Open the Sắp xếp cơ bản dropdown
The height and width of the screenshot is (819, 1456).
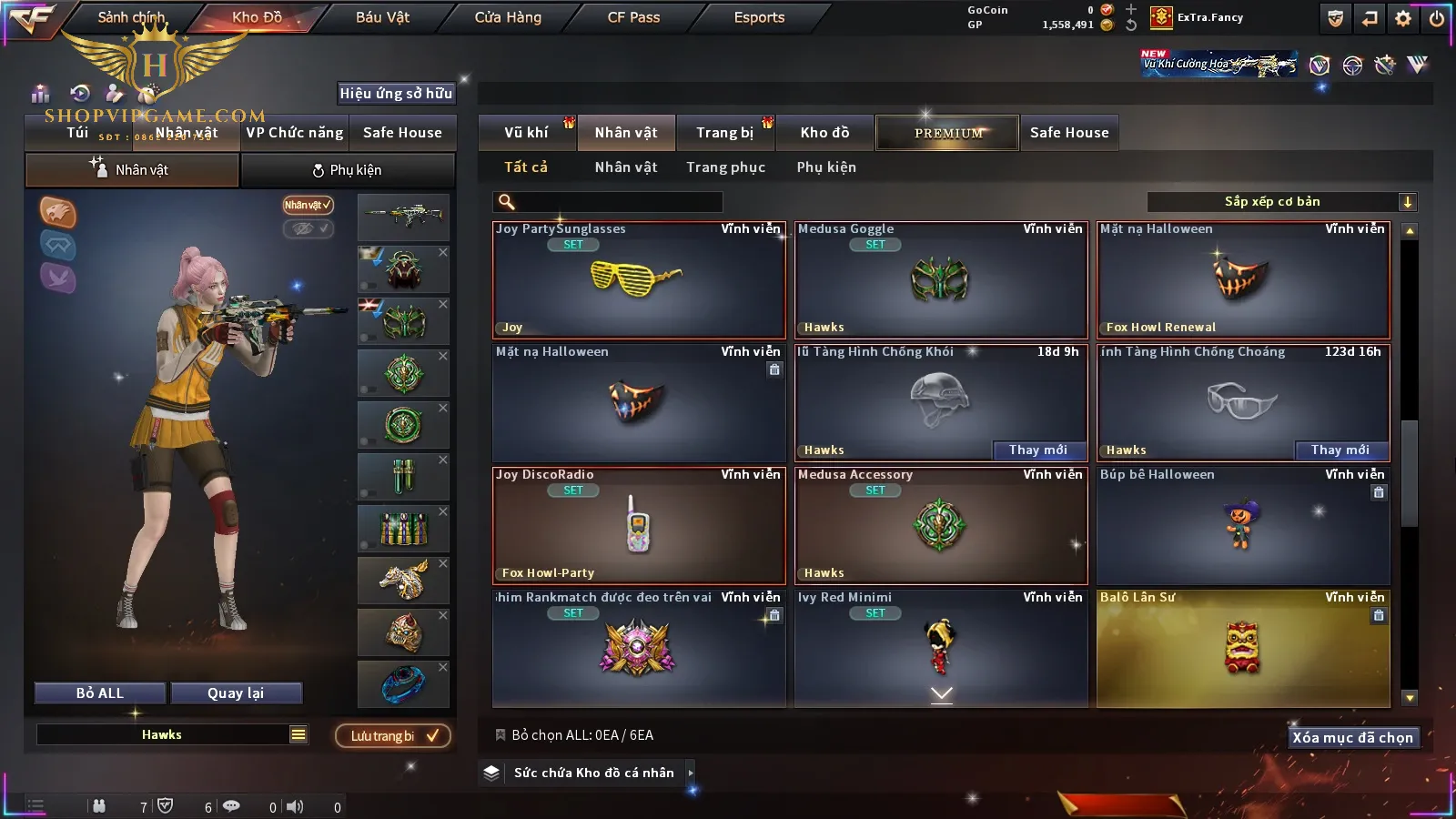click(x=1281, y=202)
